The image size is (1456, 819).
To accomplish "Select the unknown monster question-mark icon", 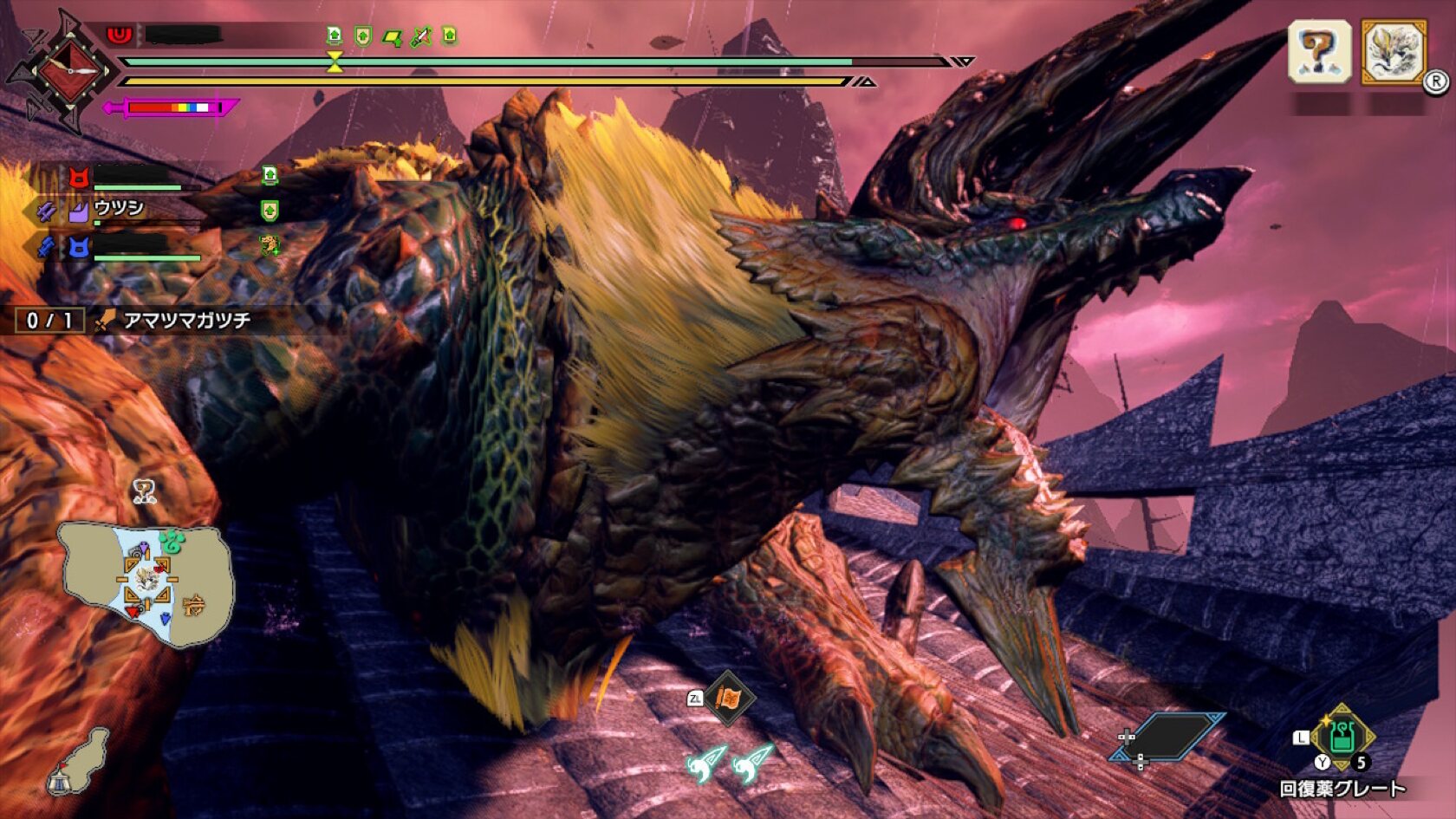I will point(1319,52).
